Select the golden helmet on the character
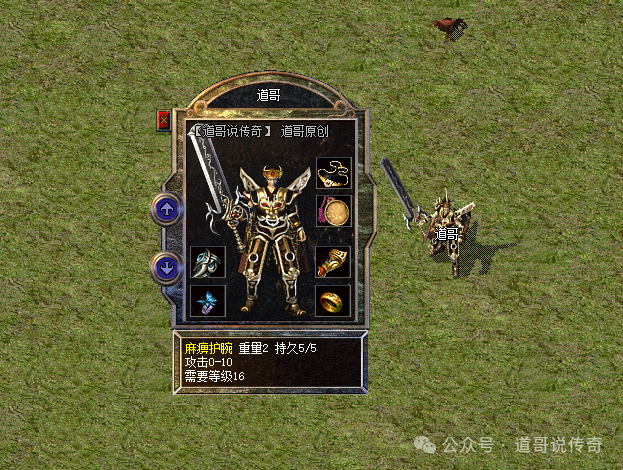 coord(272,178)
